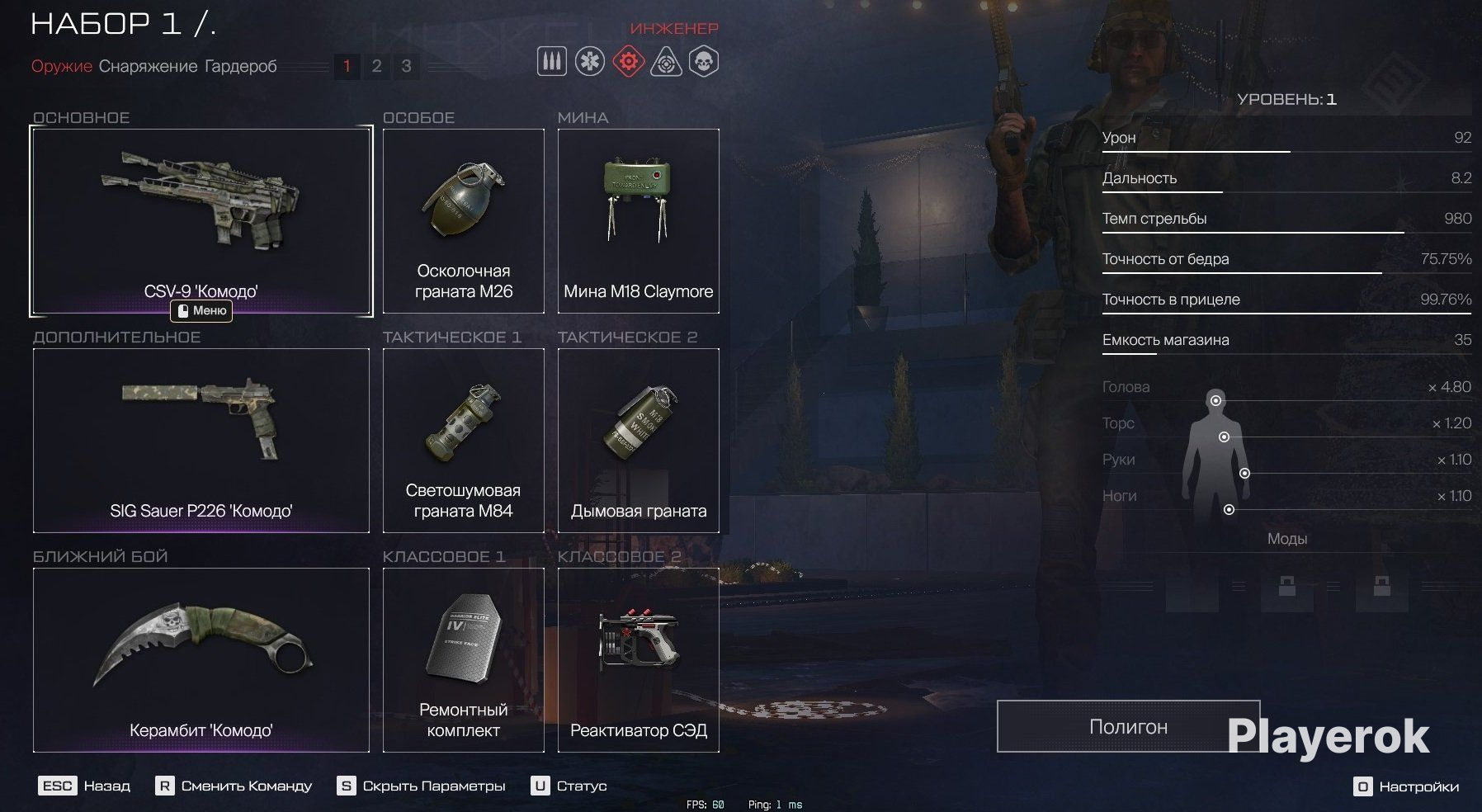Viewport: 1482px width, 812px height.
Task: Pick the Мина M18 Claymore slot
Action: [x=639, y=220]
